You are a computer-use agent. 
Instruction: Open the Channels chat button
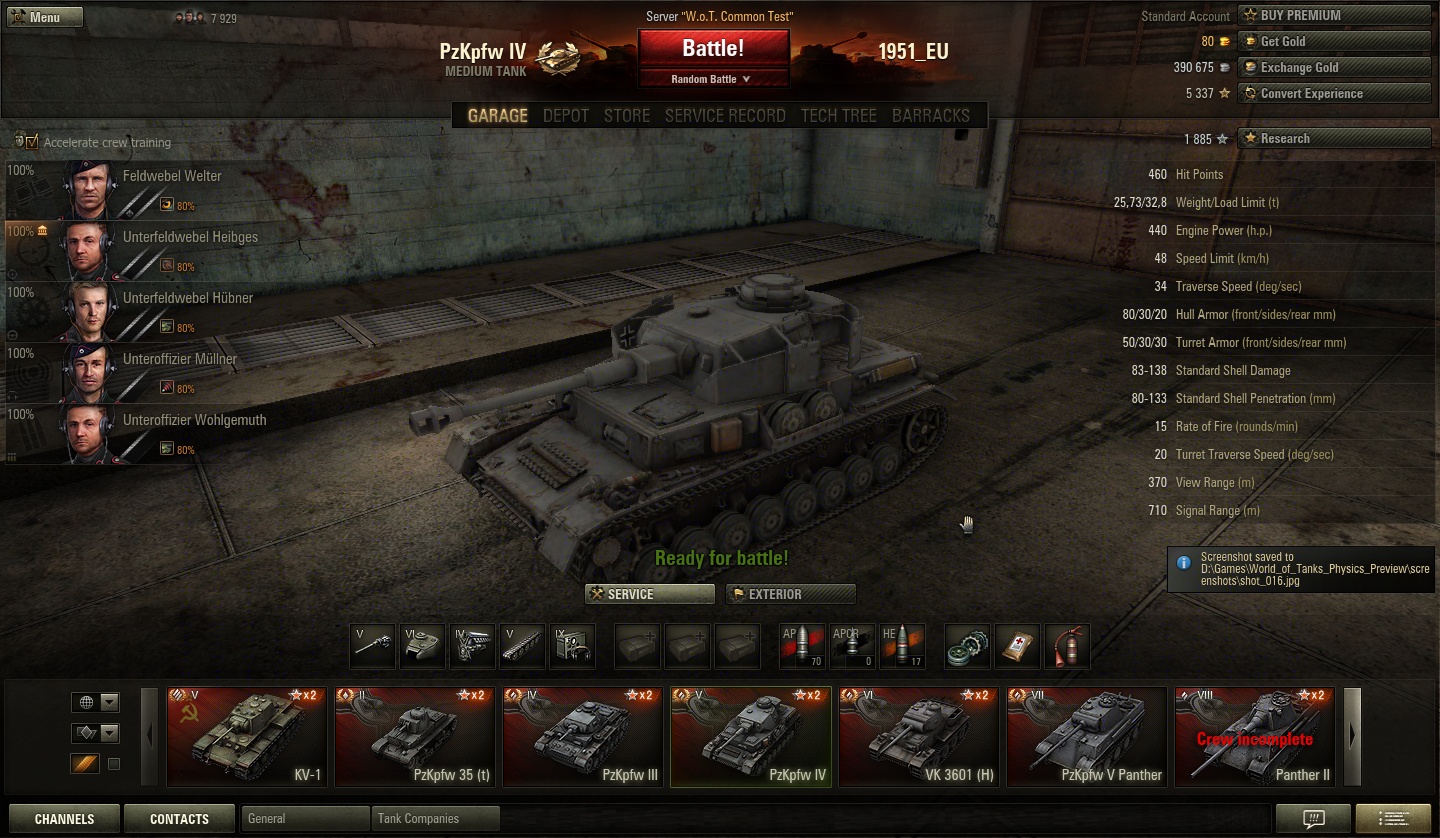(64, 818)
